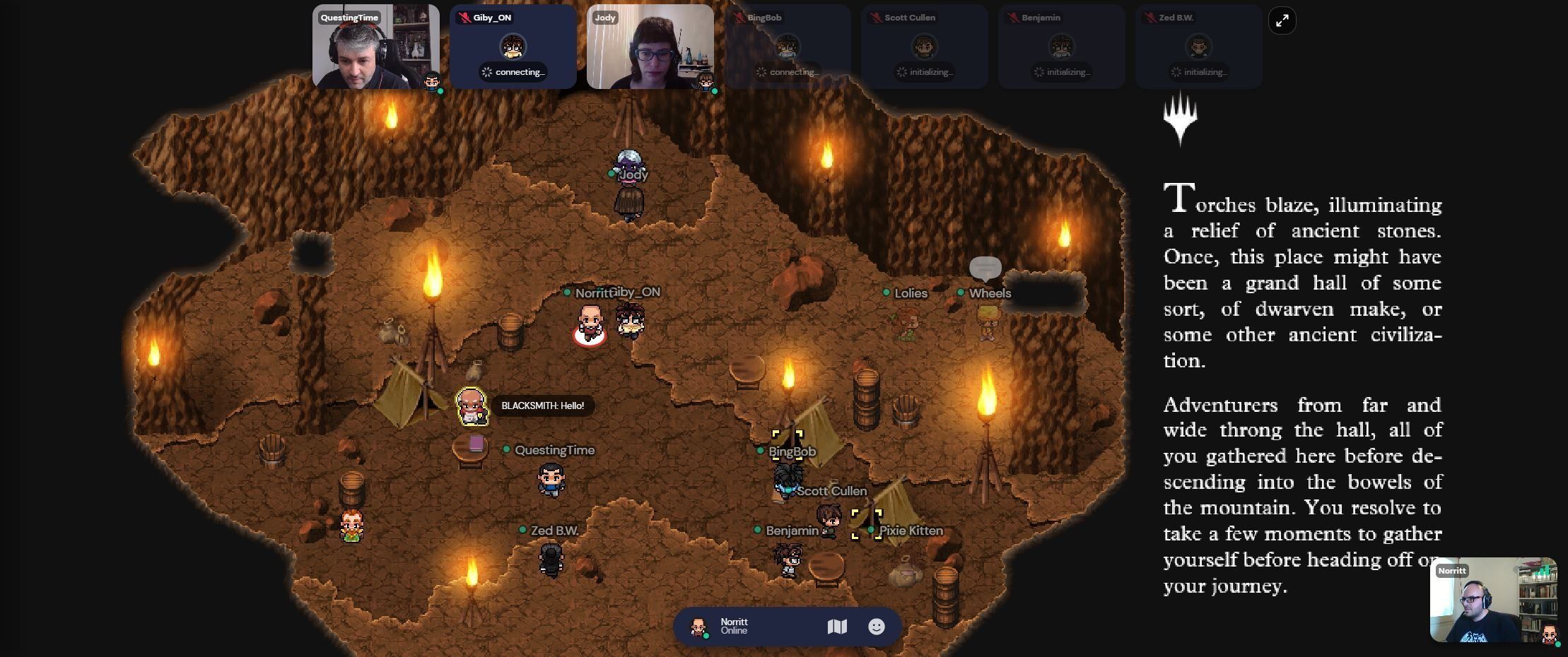Expand the video tiles with the arrows button
1568x657 pixels.
coord(1282,21)
